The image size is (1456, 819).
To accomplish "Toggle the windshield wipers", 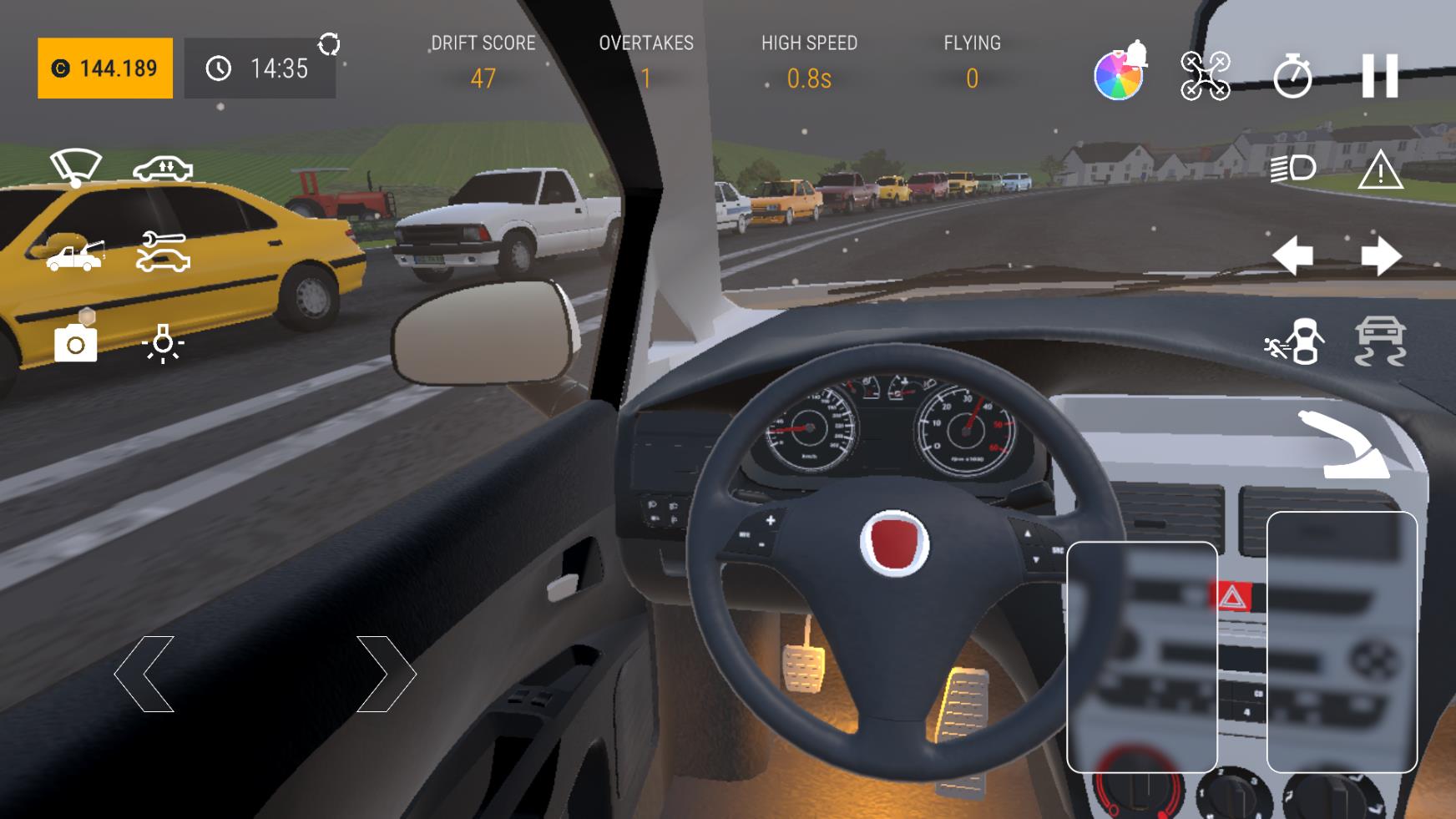I will pyautogui.click(x=76, y=168).
